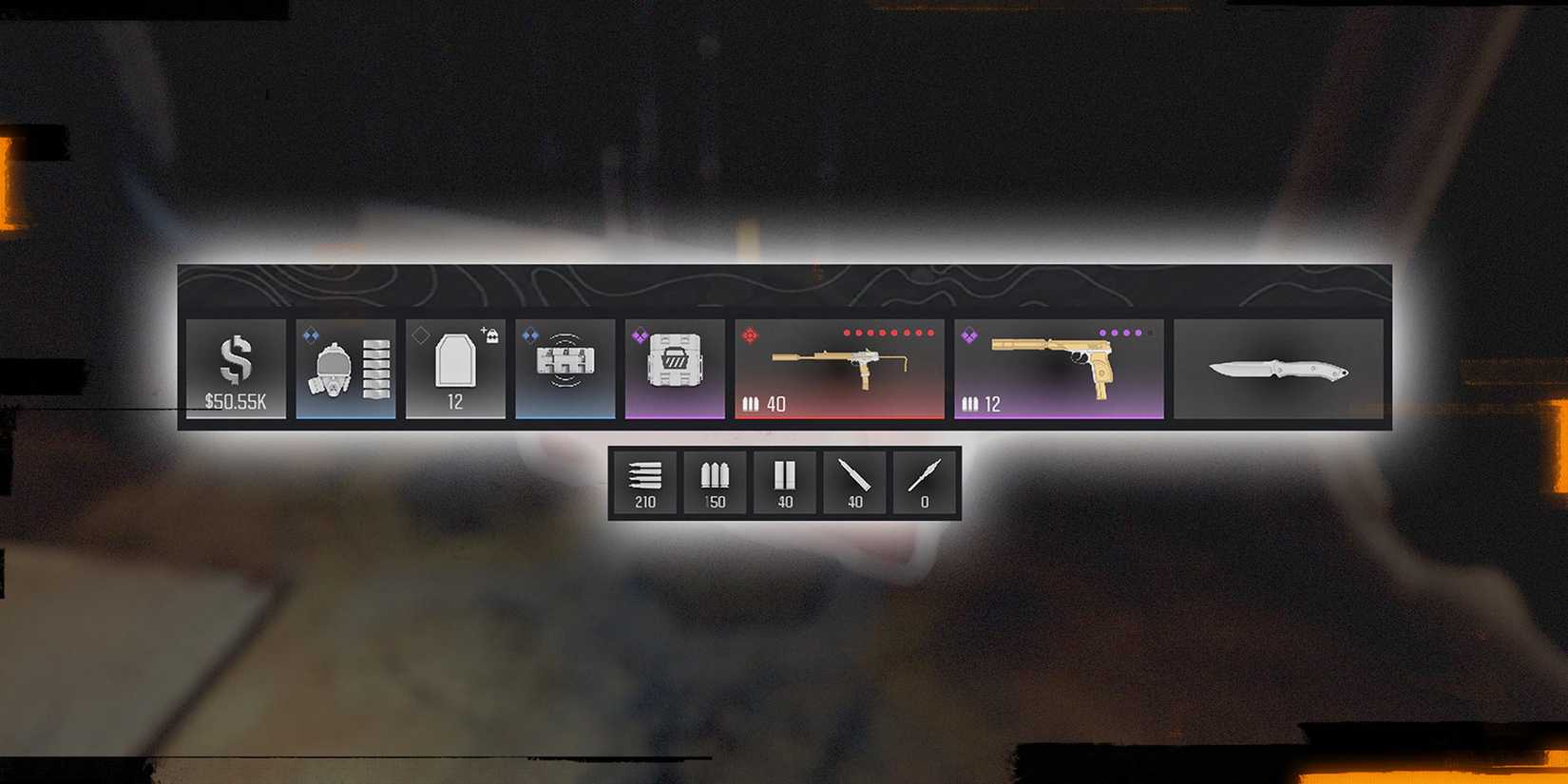Screen dimensions: 1568x784
Task: Click the dollar sign money icon
Action: 236,359
